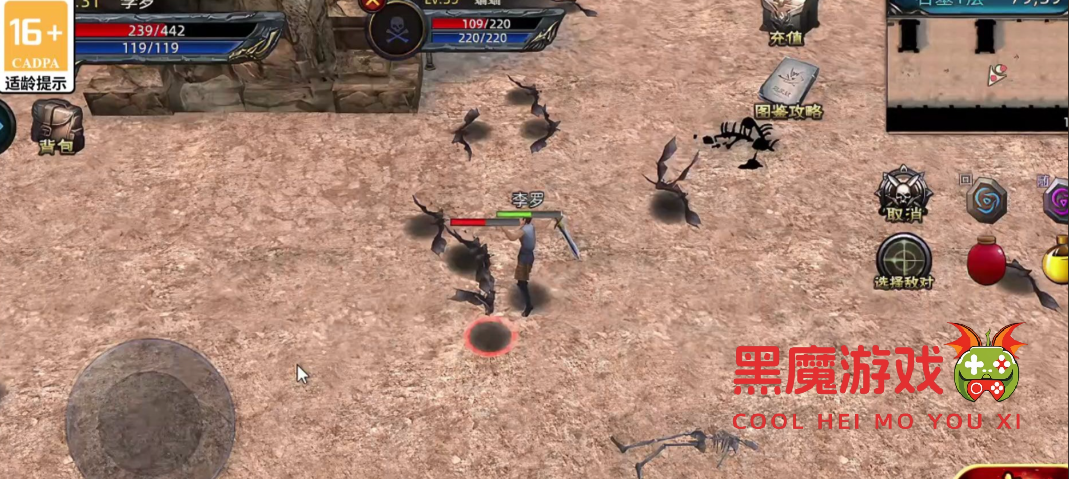Activate the blue swirl skill
Viewport: 1069px width, 479px height.
click(986, 199)
